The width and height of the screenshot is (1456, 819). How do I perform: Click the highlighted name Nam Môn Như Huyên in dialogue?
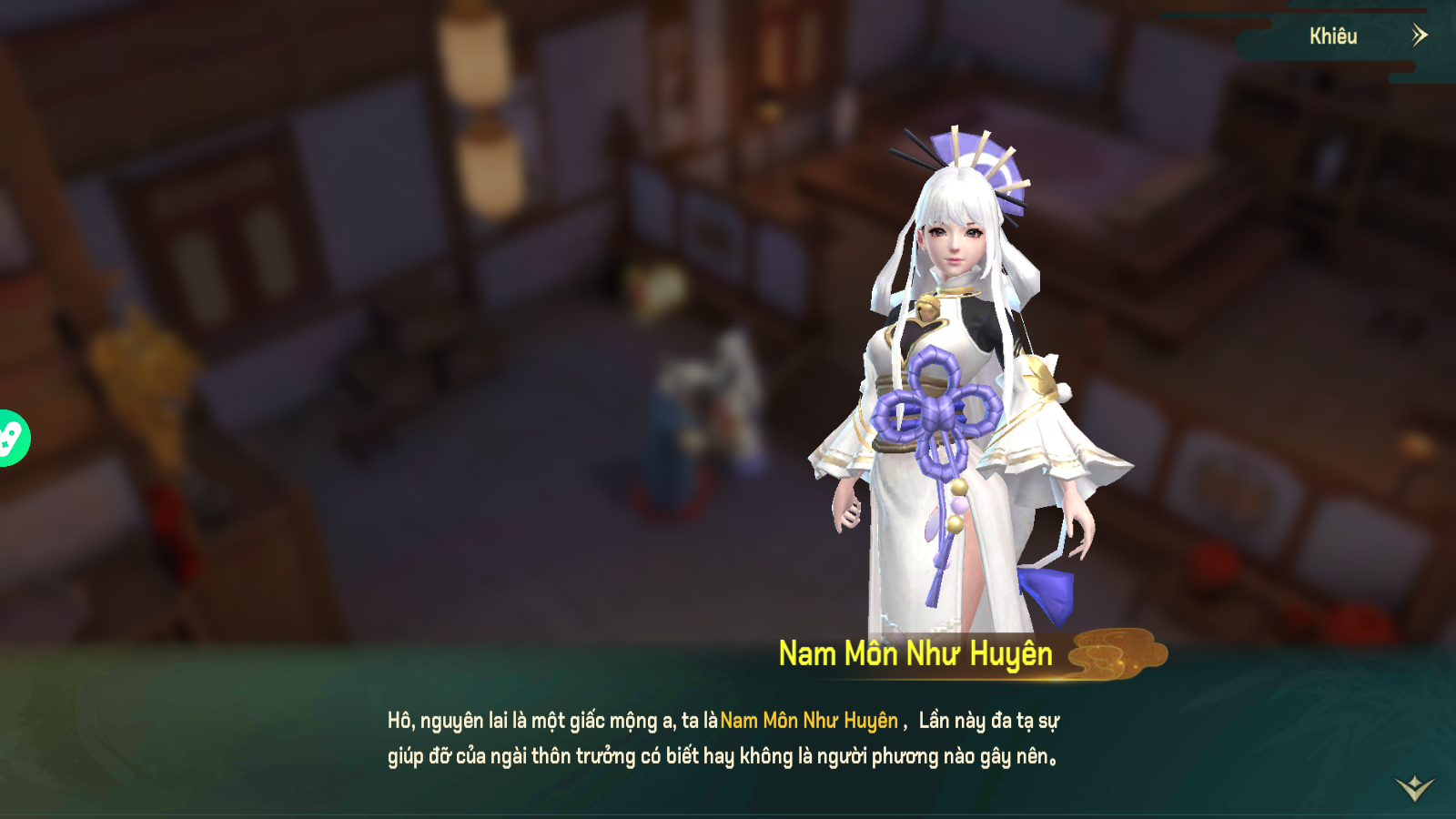tap(810, 721)
